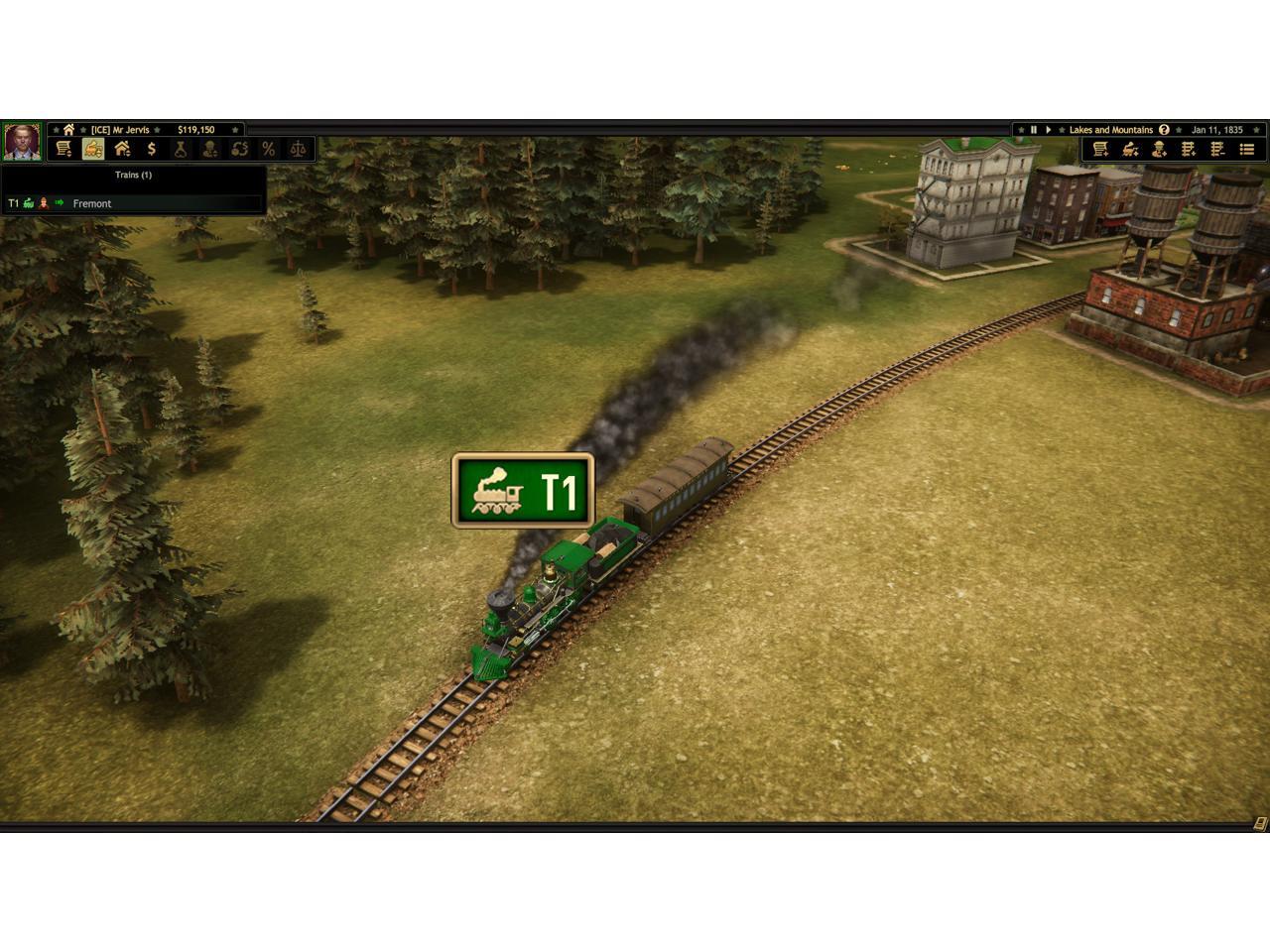This screenshot has height=952, width=1270.
Task: Click the track-with-minus demolish icon
Action: (x=1217, y=149)
